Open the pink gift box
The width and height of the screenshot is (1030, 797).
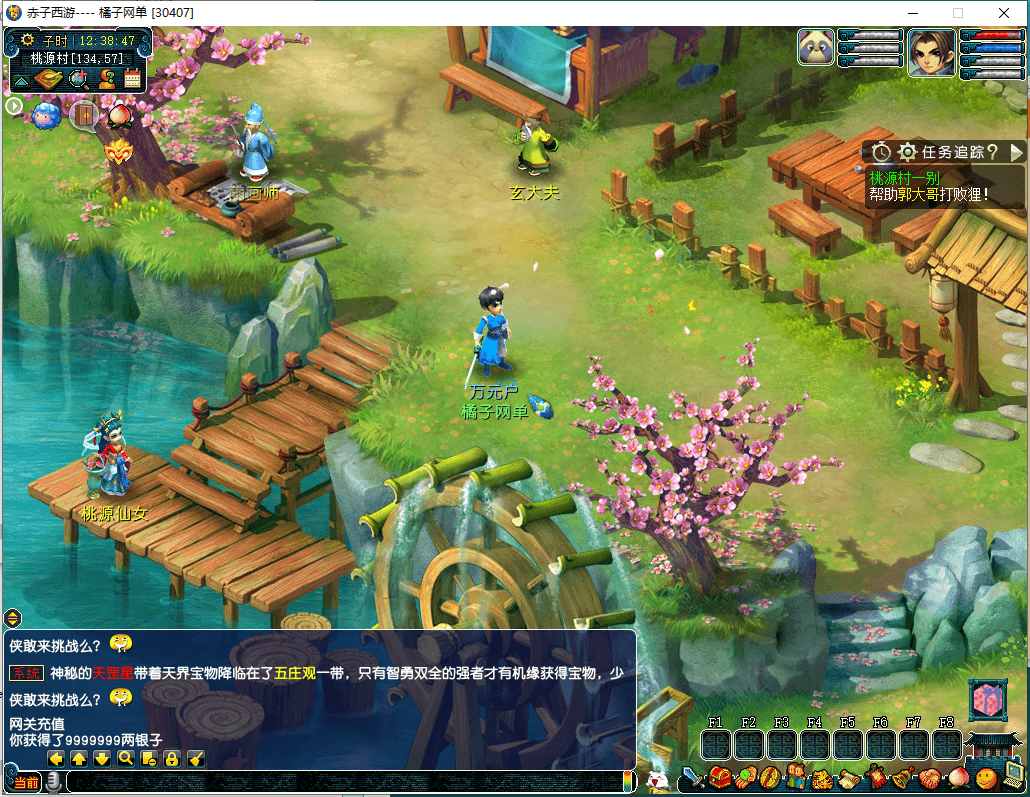[985, 701]
